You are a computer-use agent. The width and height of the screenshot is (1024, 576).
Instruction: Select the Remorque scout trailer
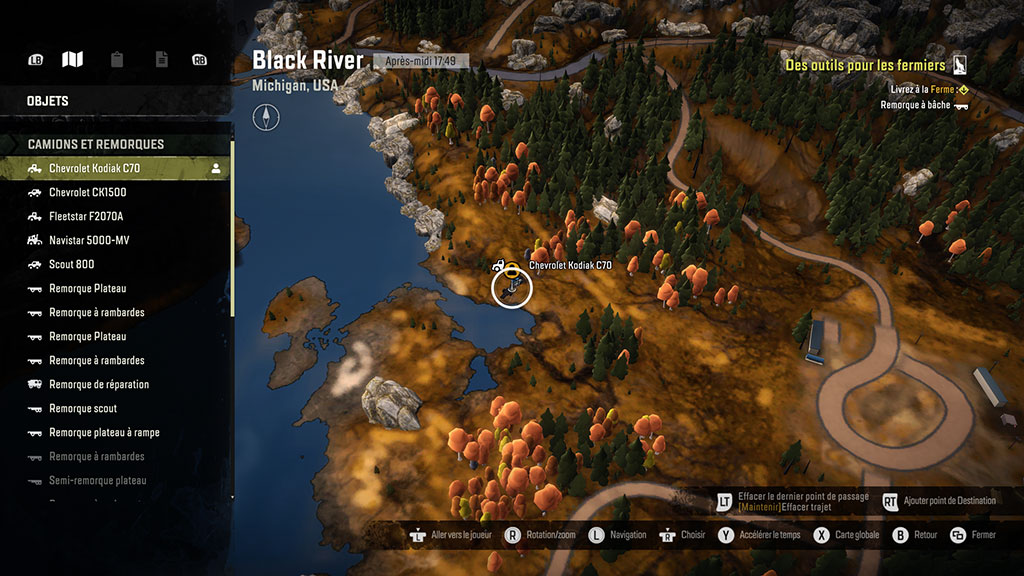click(x=83, y=408)
